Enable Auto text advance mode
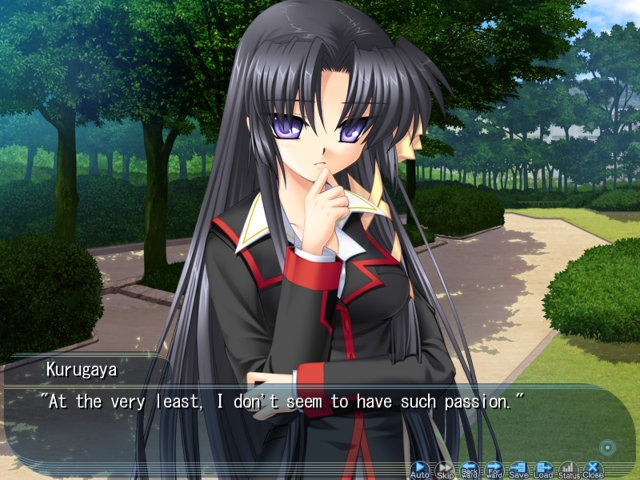This screenshot has height=480, width=640. 419,468
